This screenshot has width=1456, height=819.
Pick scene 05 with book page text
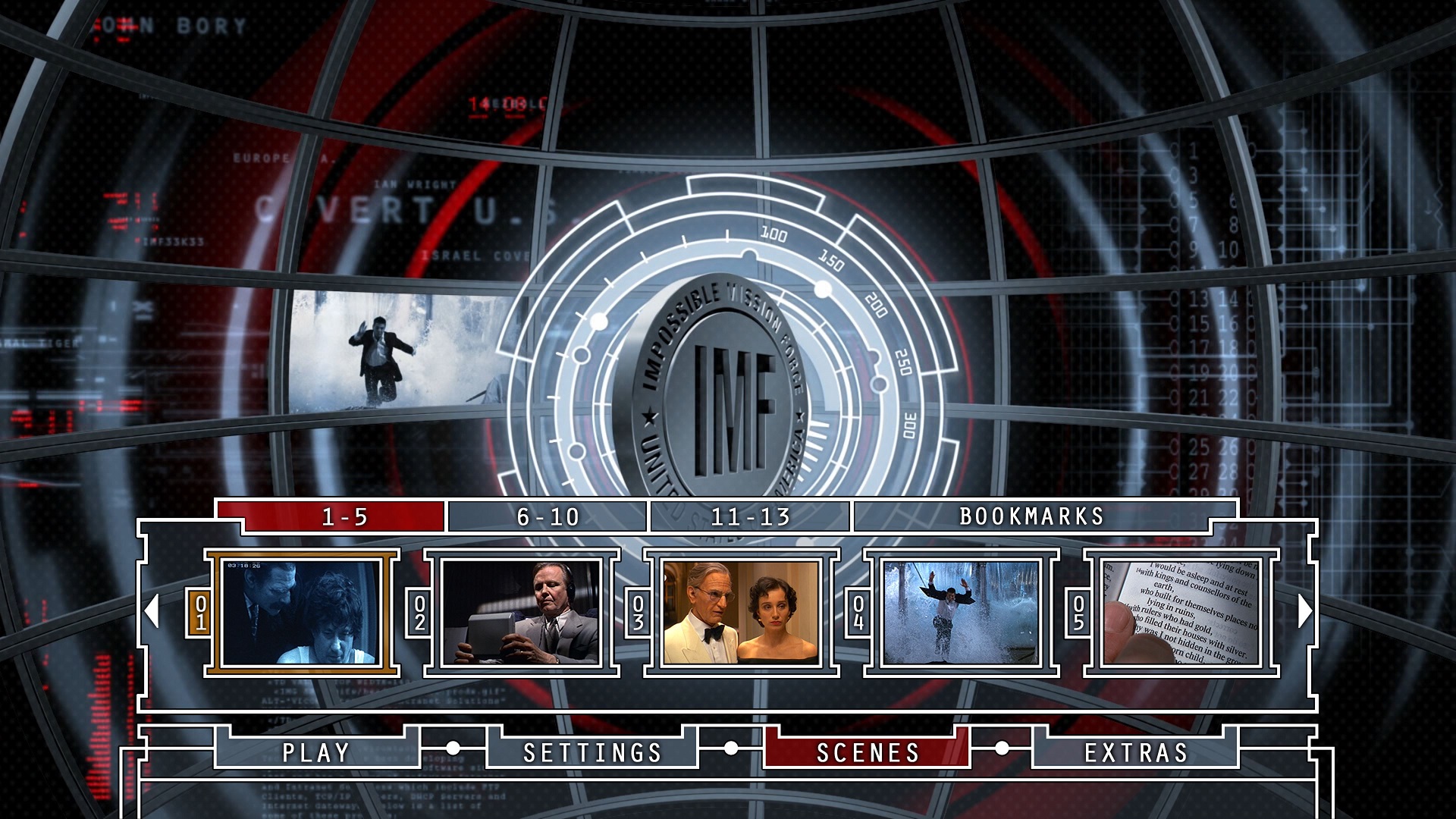point(1181,612)
